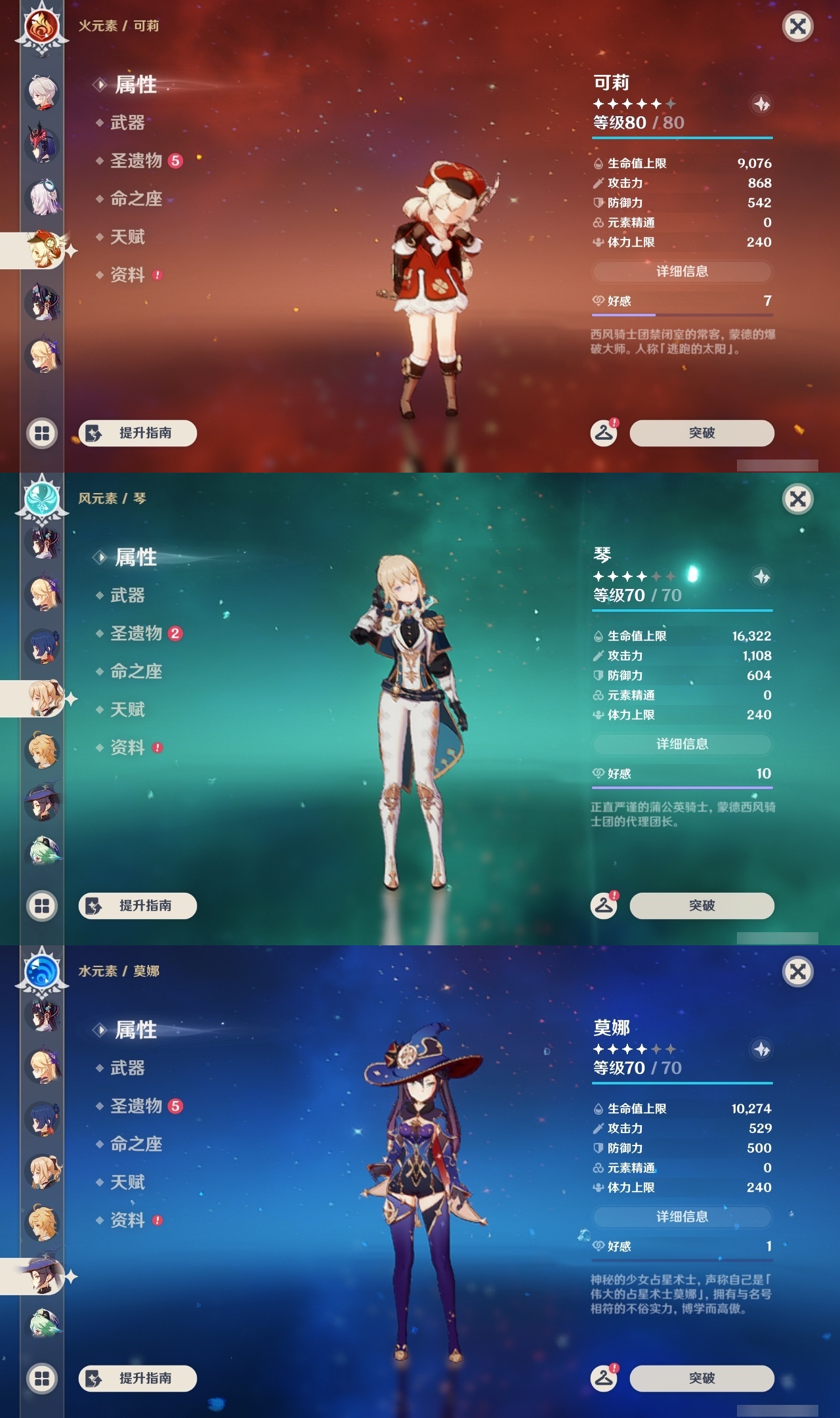This screenshot has width=840, height=1418.
Task: Open the outfit dressing icon beside Klee's 突破 button
Action: [x=605, y=432]
